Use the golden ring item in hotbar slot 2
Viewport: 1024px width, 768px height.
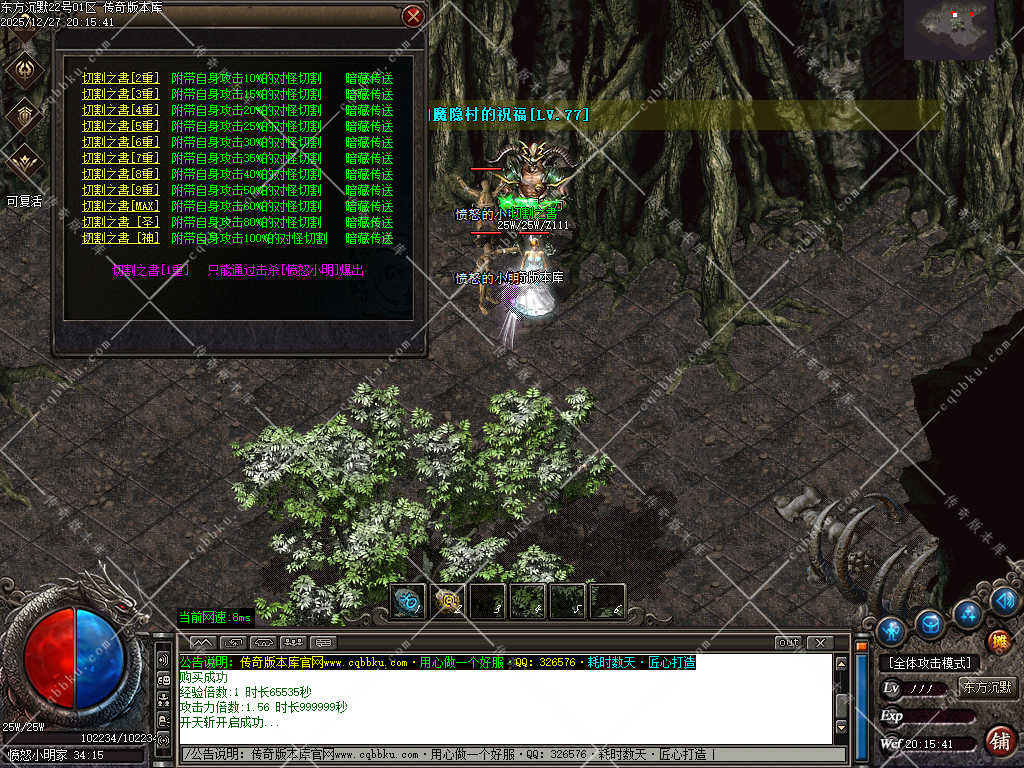tap(448, 601)
